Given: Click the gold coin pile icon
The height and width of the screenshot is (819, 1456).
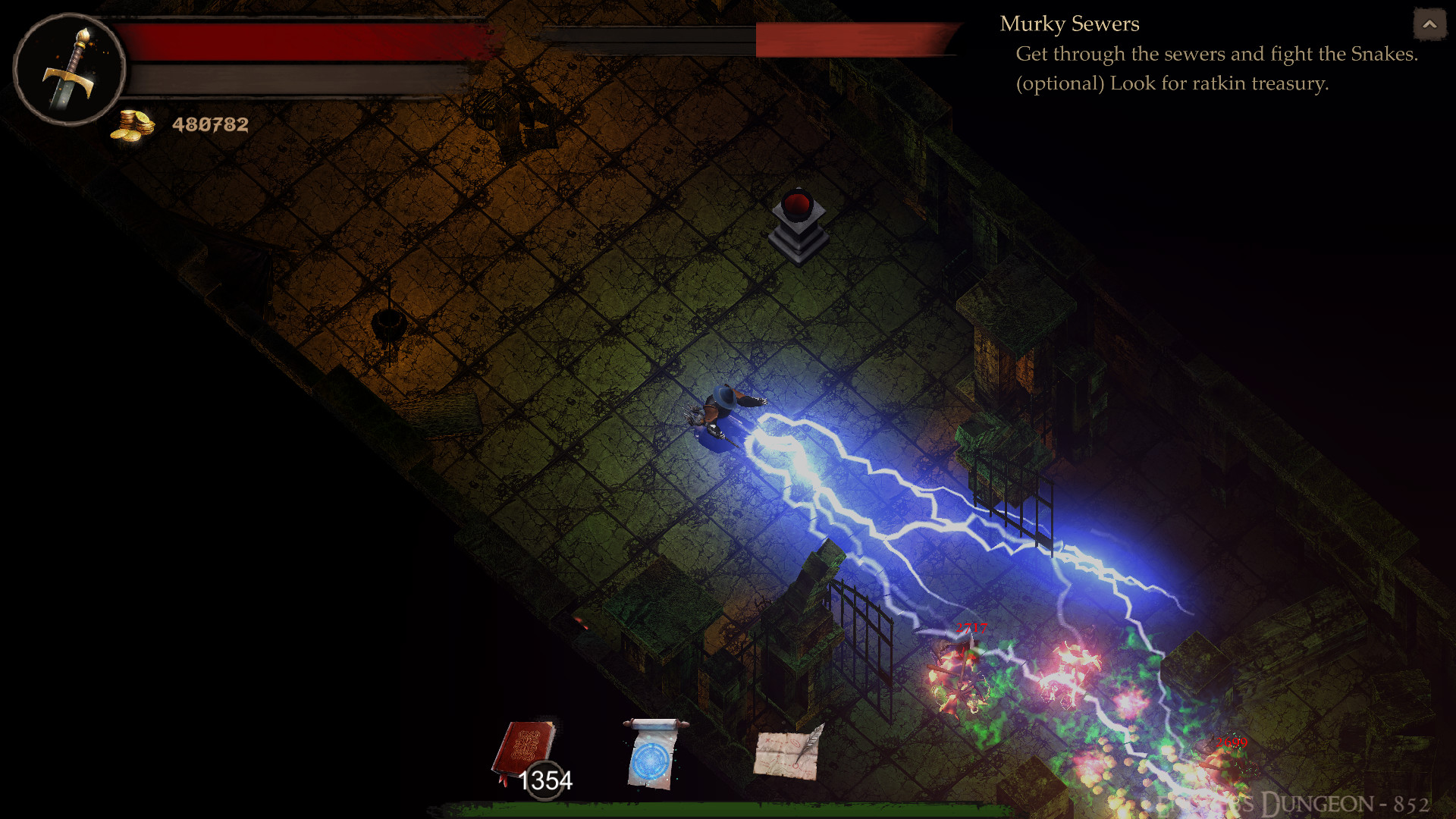Looking at the screenshot, I should (x=133, y=124).
